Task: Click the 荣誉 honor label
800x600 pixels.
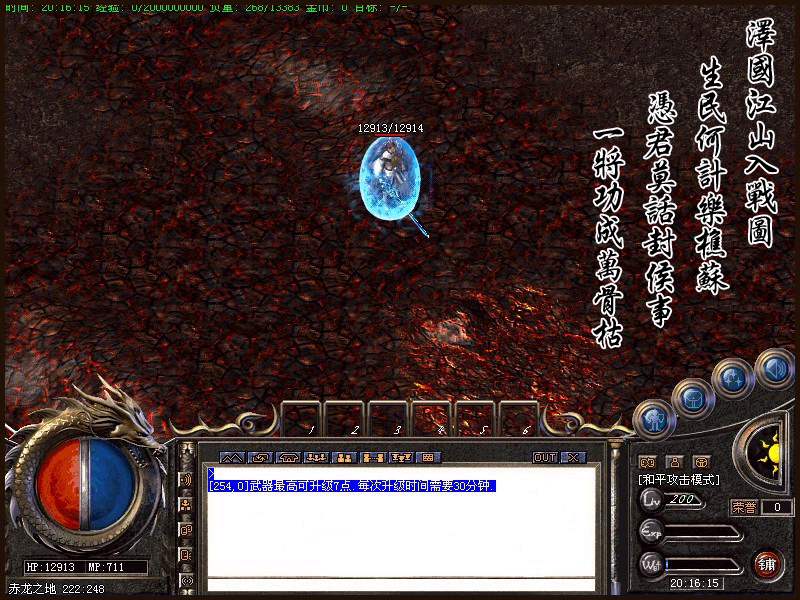Action: 743,507
